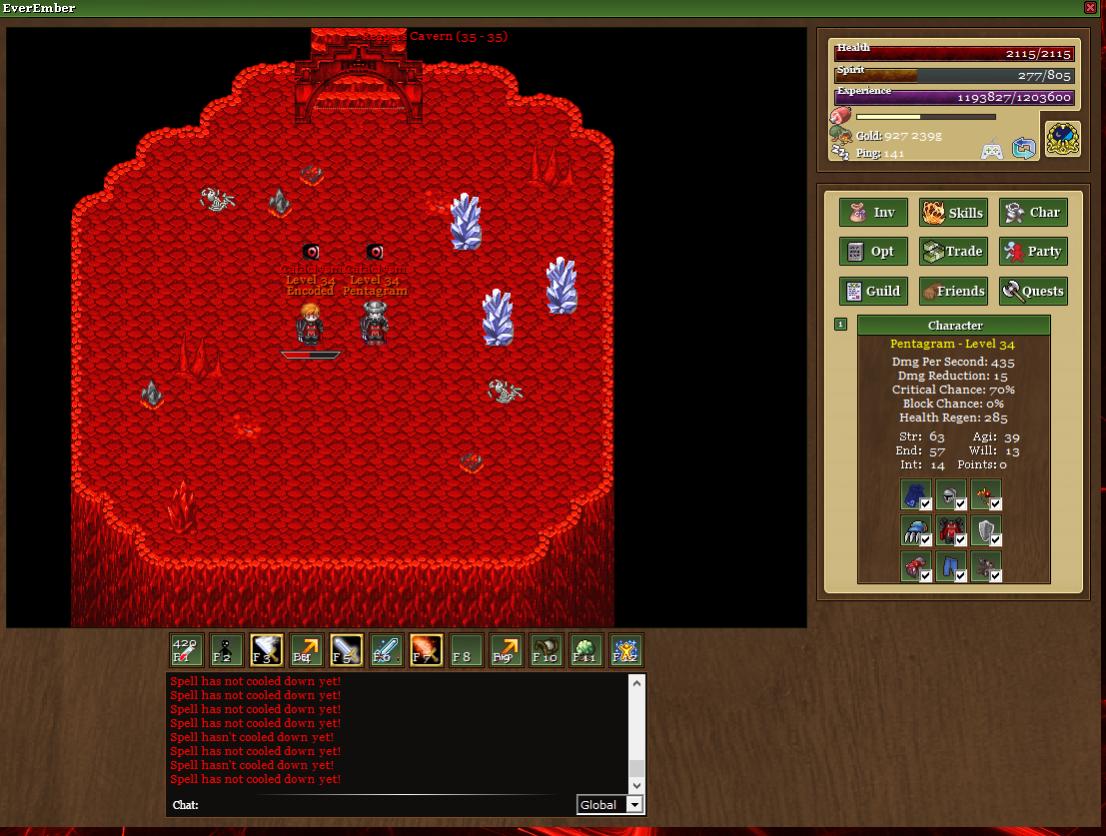
Task: Select the equipped silver helmet slot
Action: pyautogui.click(x=950, y=494)
